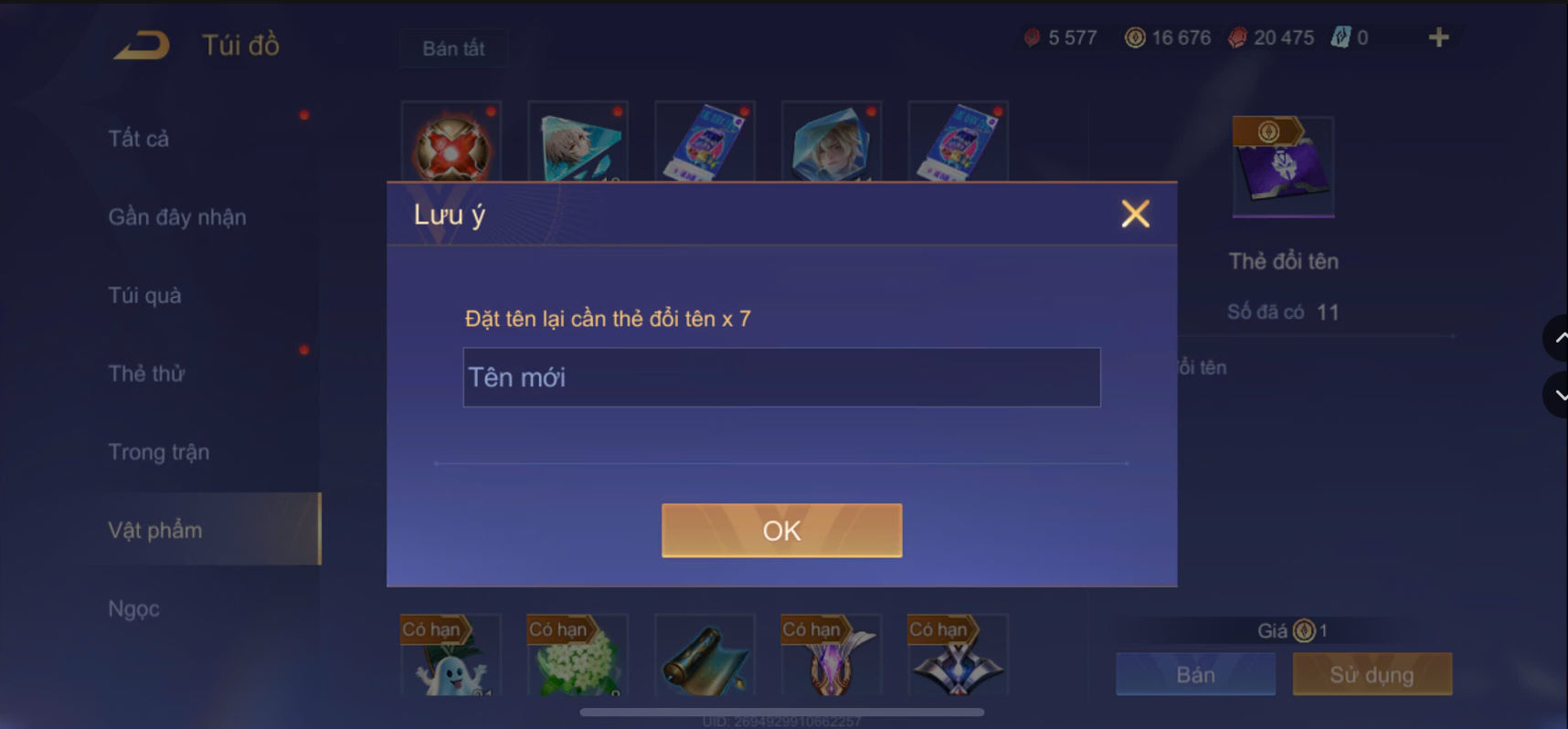Click the plus icon to add currency

[x=1439, y=37]
